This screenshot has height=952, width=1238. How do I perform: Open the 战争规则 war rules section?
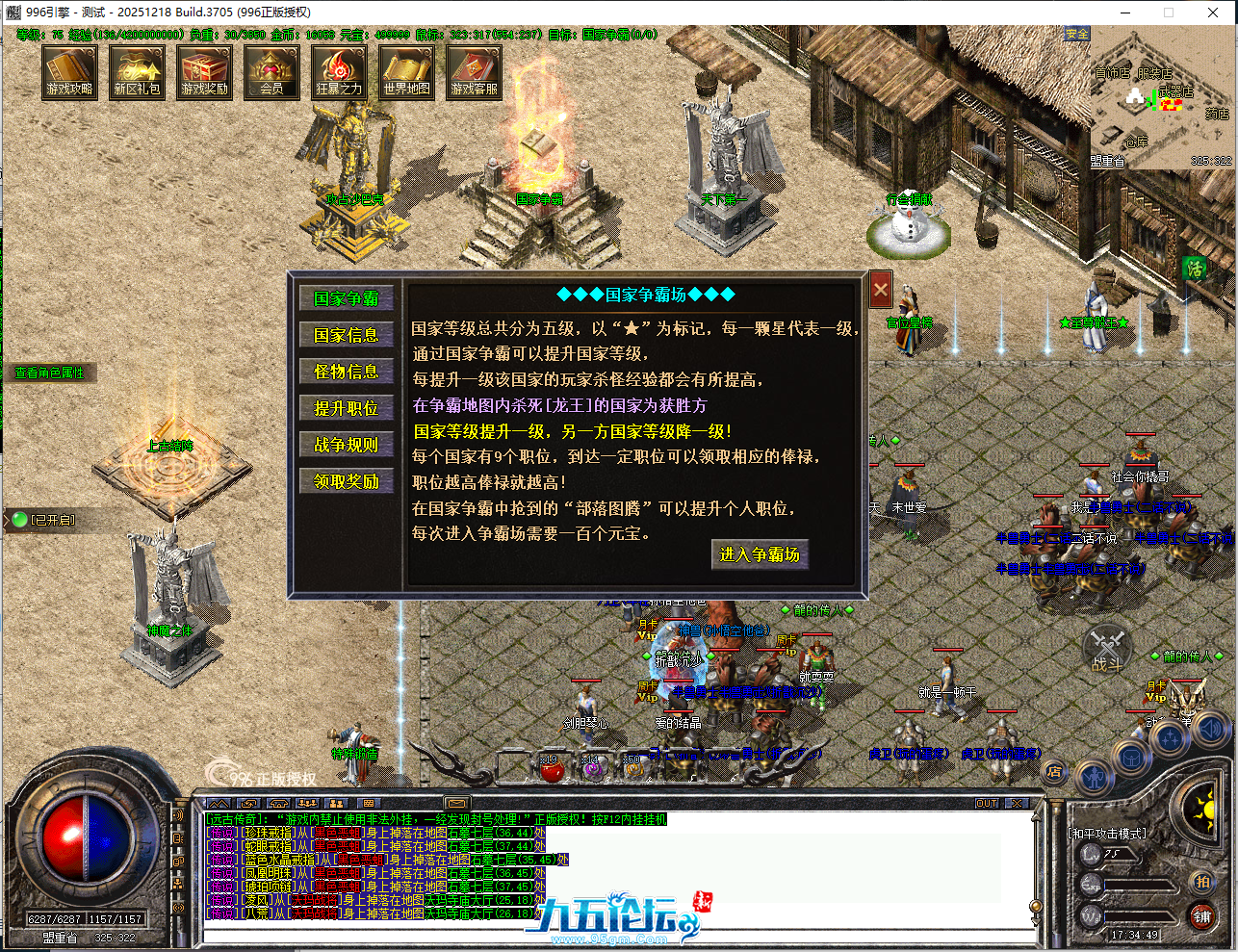(x=347, y=443)
